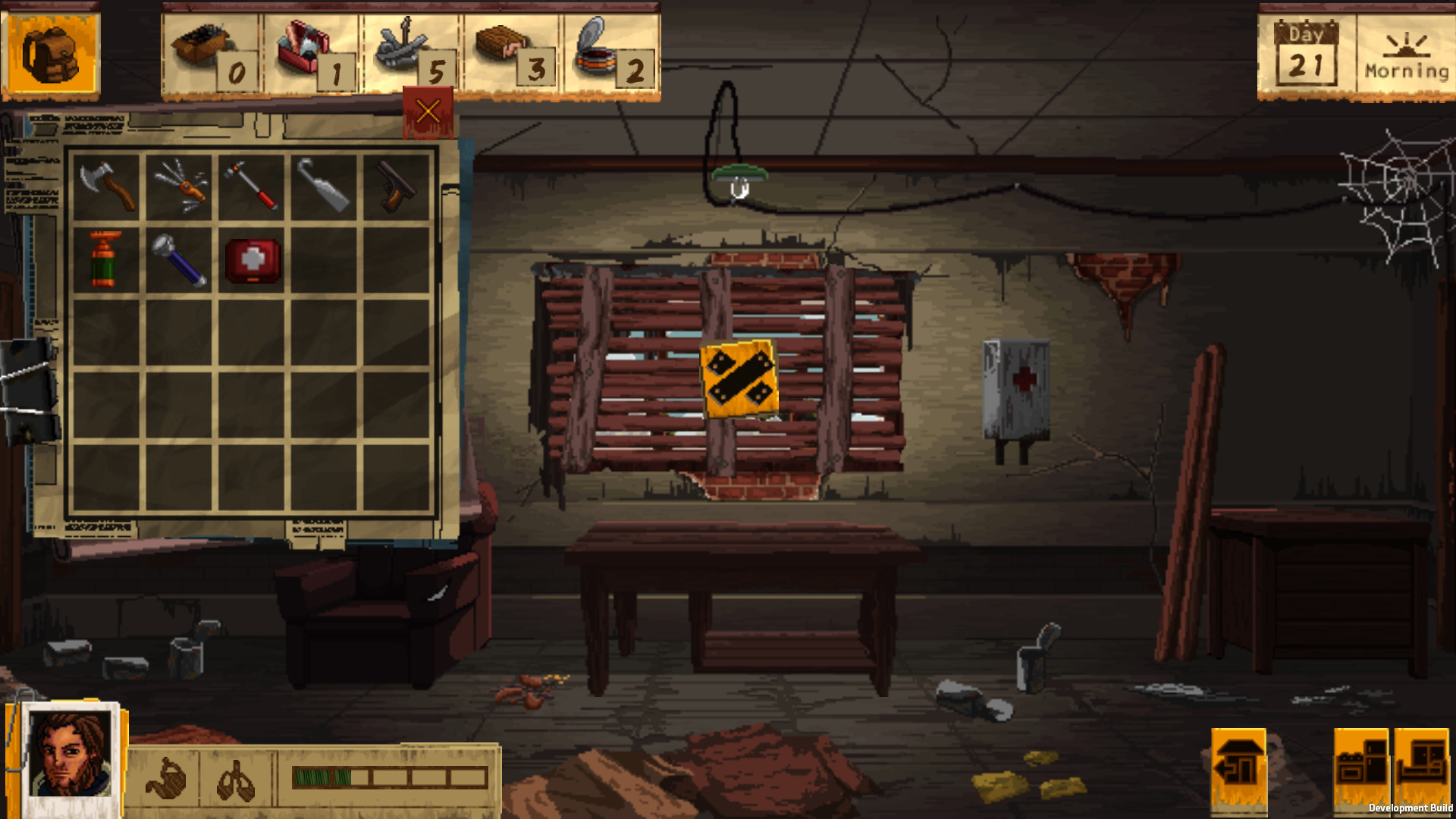The height and width of the screenshot is (819, 1456).
Task: Pick the flashlight inventory item
Action: click(180, 262)
